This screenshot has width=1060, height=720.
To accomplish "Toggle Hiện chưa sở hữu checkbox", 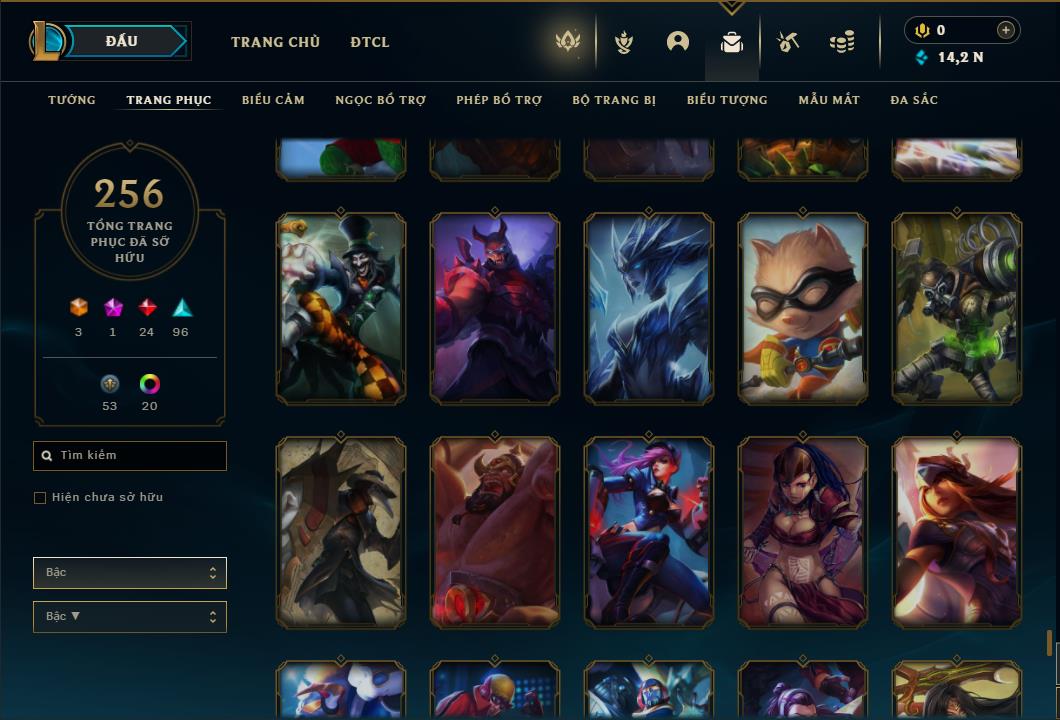I will point(40,498).
